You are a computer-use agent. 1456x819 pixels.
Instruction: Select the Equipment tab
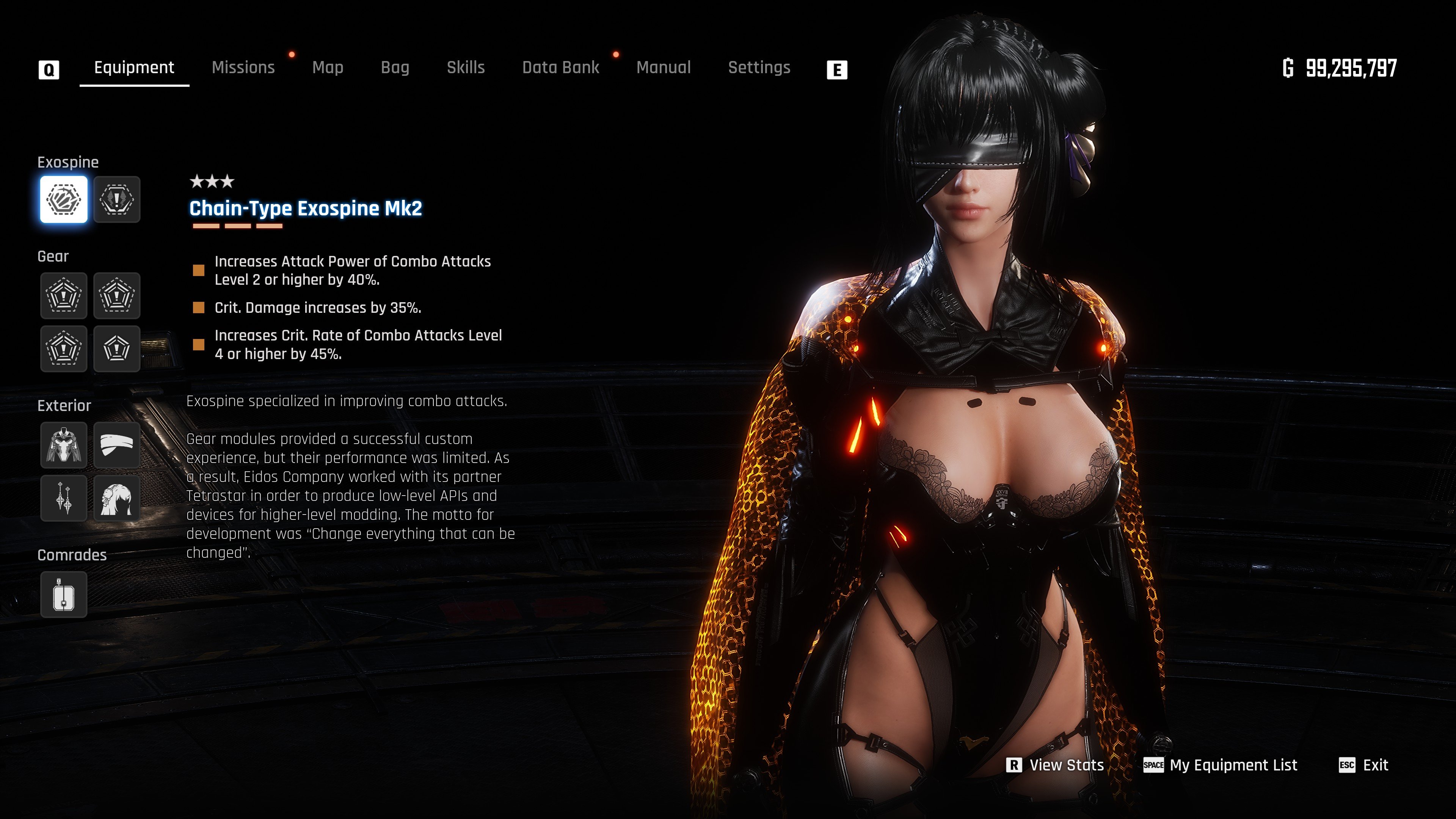(x=134, y=68)
